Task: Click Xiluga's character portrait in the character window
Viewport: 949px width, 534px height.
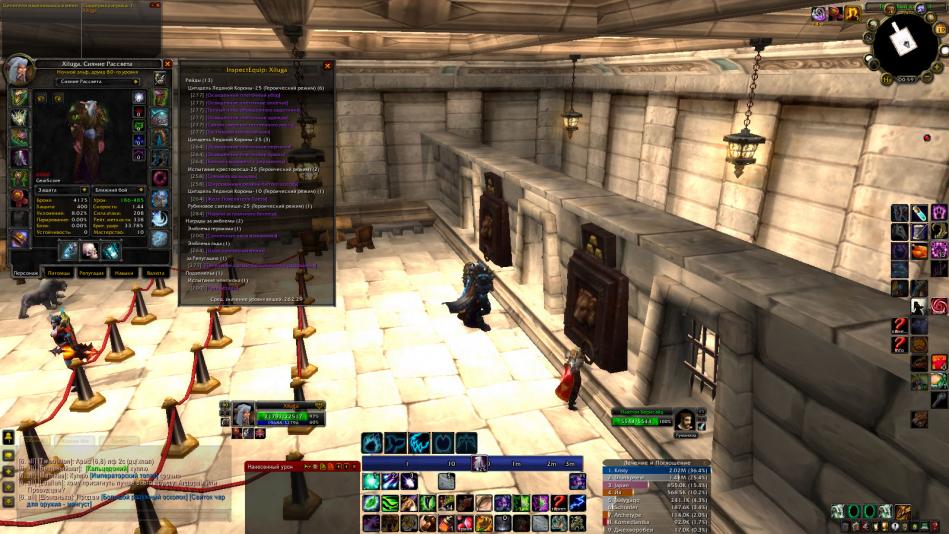Action: pyautogui.click(x=20, y=71)
